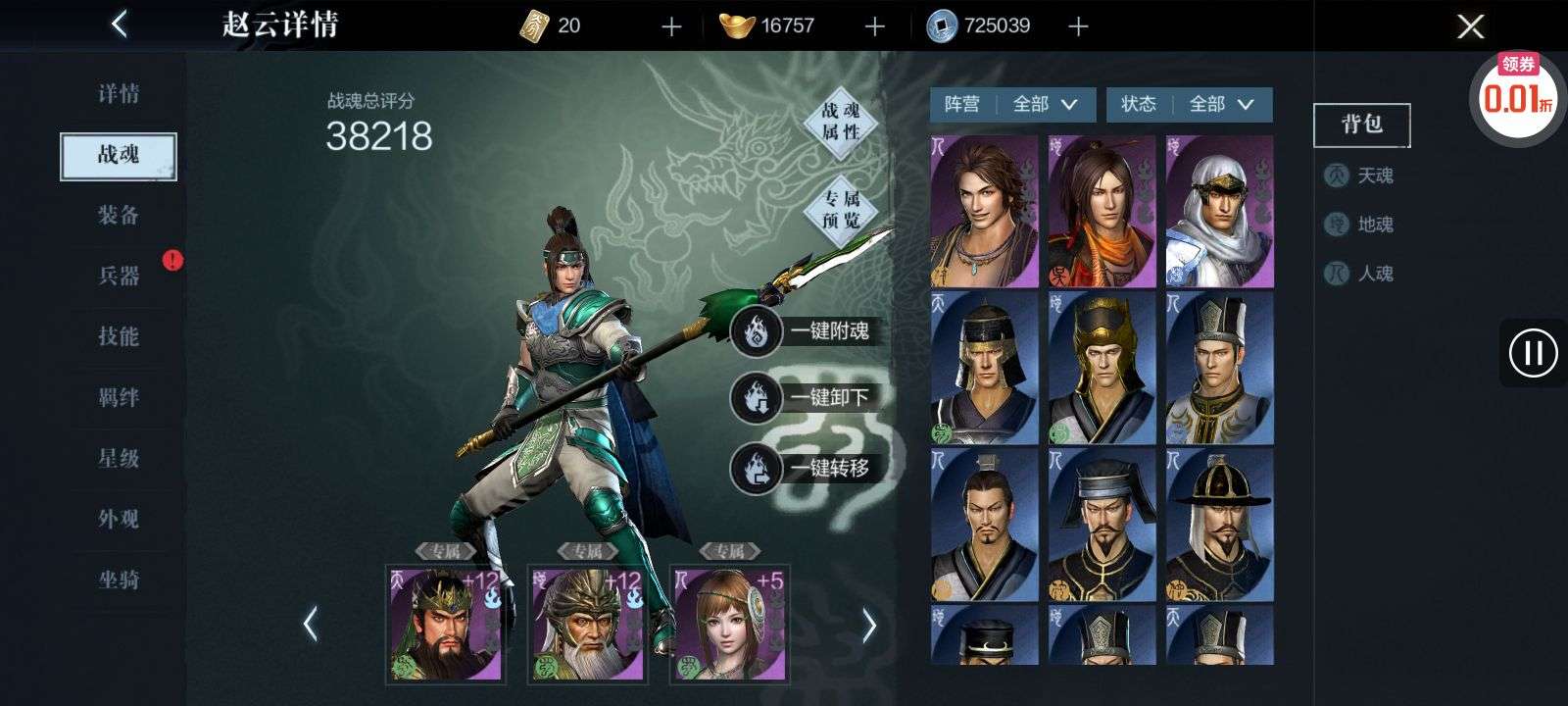Activate 一键附魂 one-click soul attach
The image size is (1568, 706).
802,331
